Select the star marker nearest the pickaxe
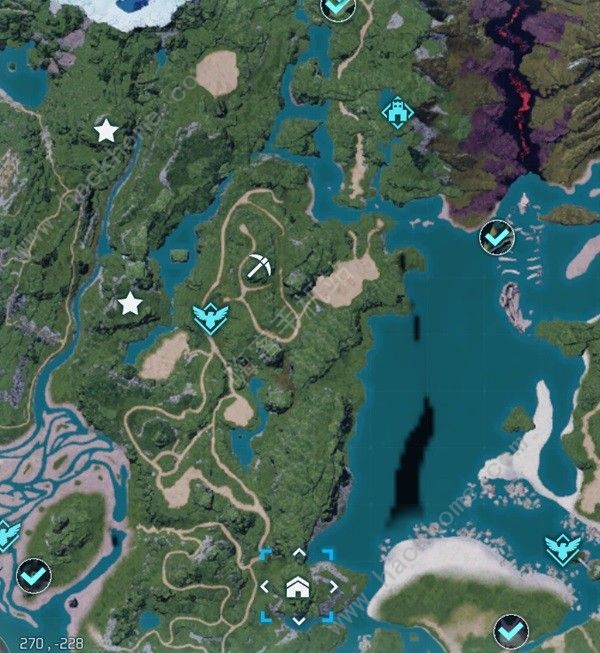 (x=129, y=304)
